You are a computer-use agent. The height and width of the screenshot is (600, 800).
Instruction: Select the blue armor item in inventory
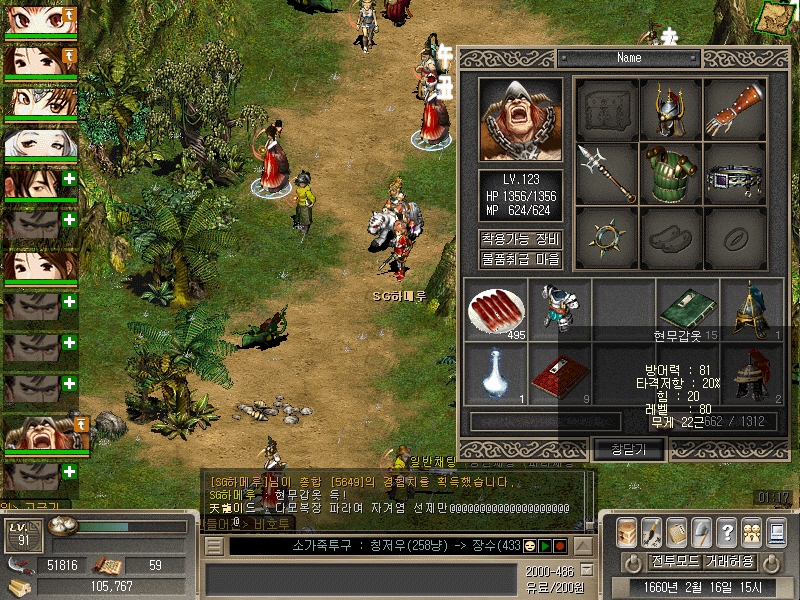[559, 309]
